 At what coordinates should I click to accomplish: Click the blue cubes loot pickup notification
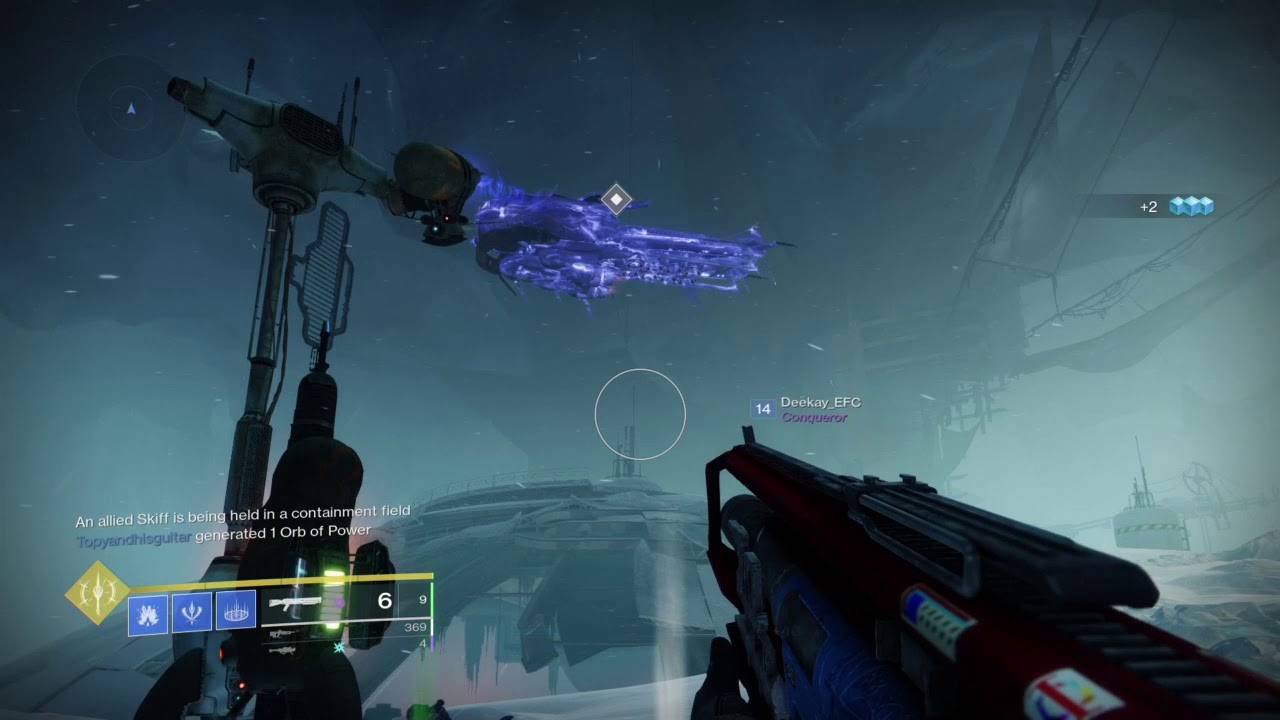[x=1191, y=206]
